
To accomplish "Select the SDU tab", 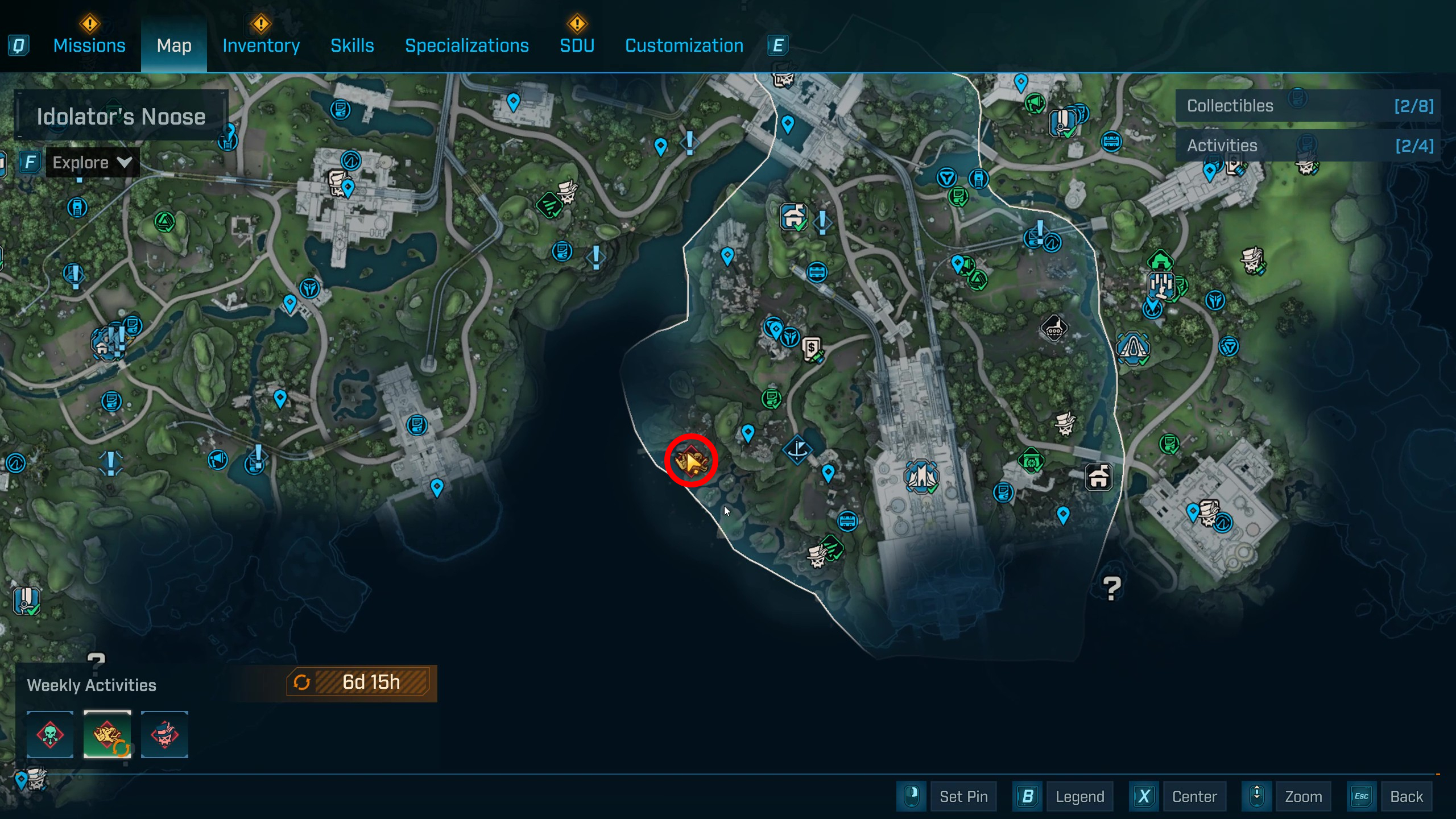I will (x=577, y=45).
